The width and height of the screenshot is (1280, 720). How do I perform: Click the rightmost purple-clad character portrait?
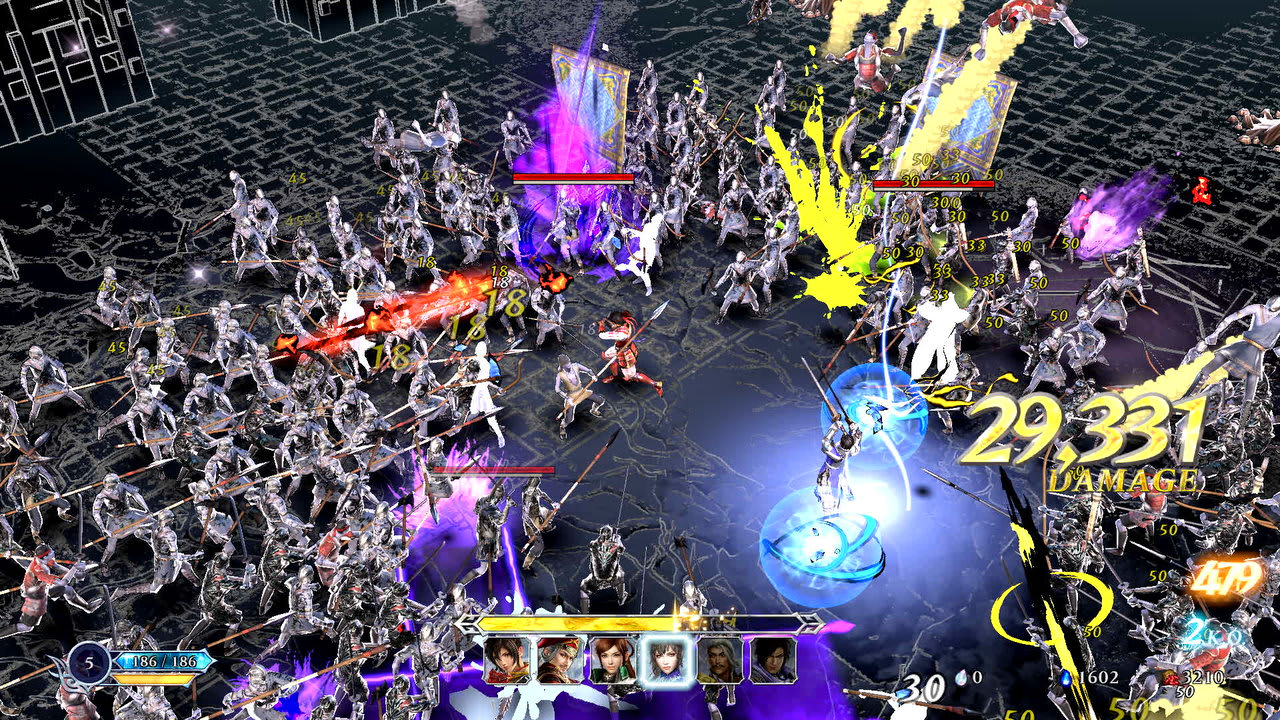(x=770, y=661)
